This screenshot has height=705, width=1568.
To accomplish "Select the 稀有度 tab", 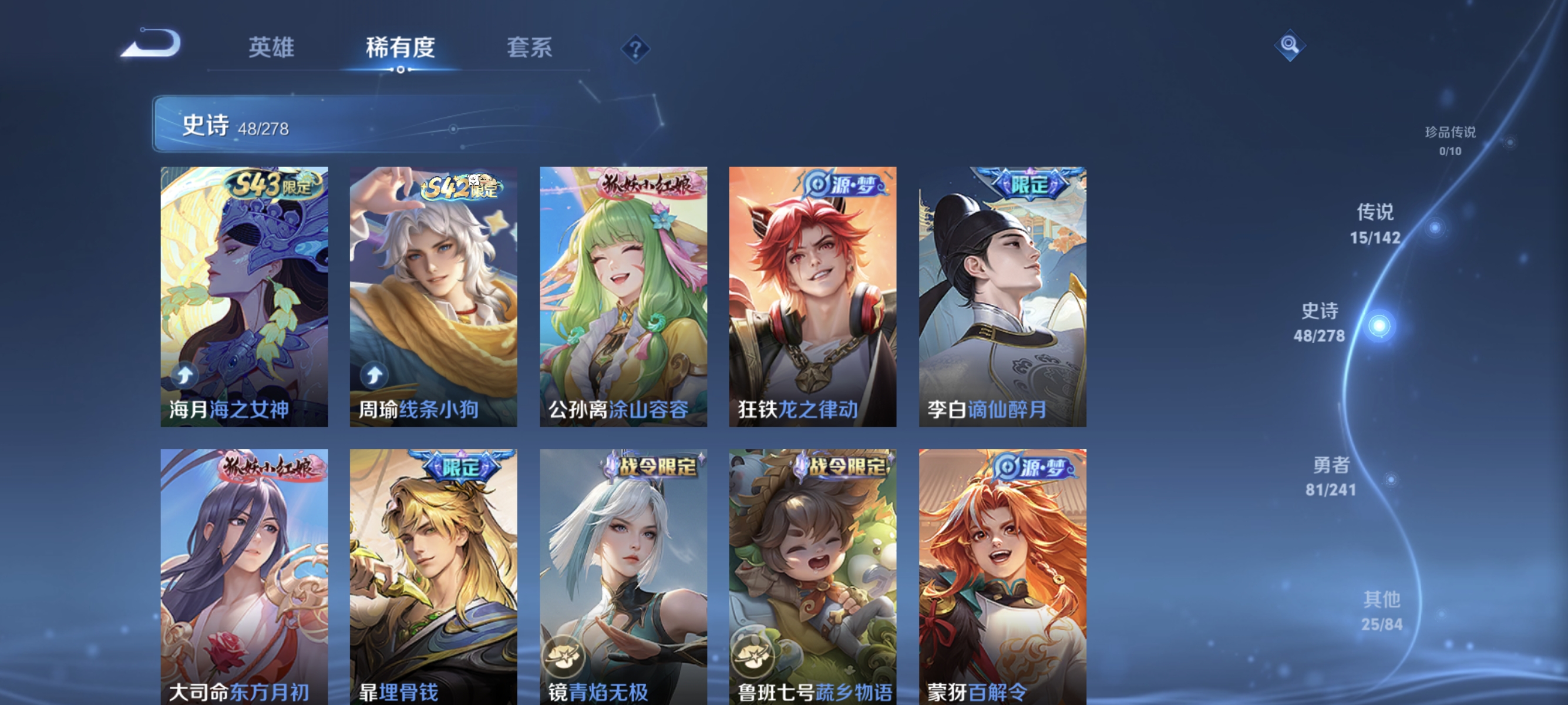I will tap(401, 48).
